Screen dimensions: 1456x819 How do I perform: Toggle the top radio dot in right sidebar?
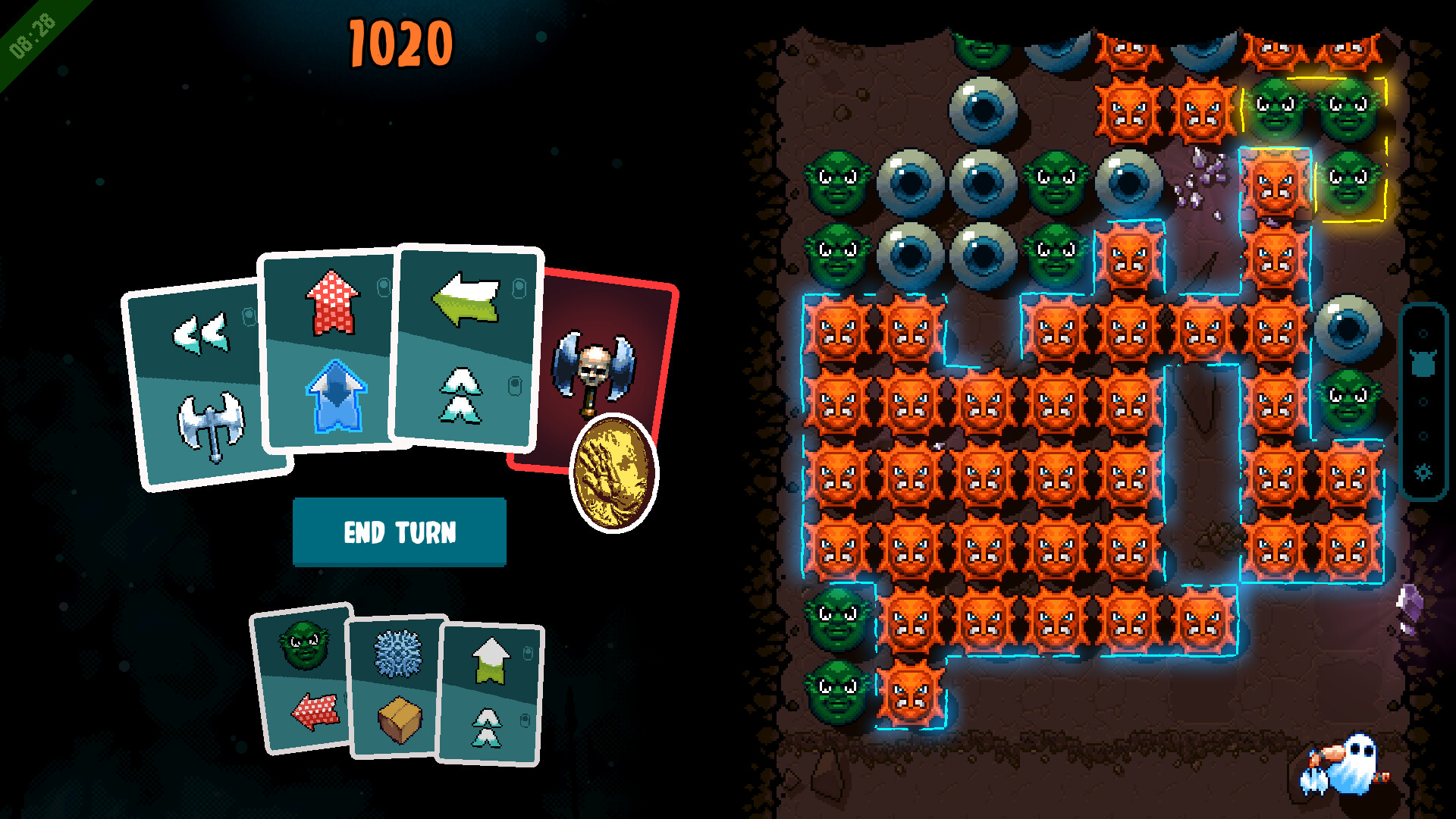pos(1423,334)
